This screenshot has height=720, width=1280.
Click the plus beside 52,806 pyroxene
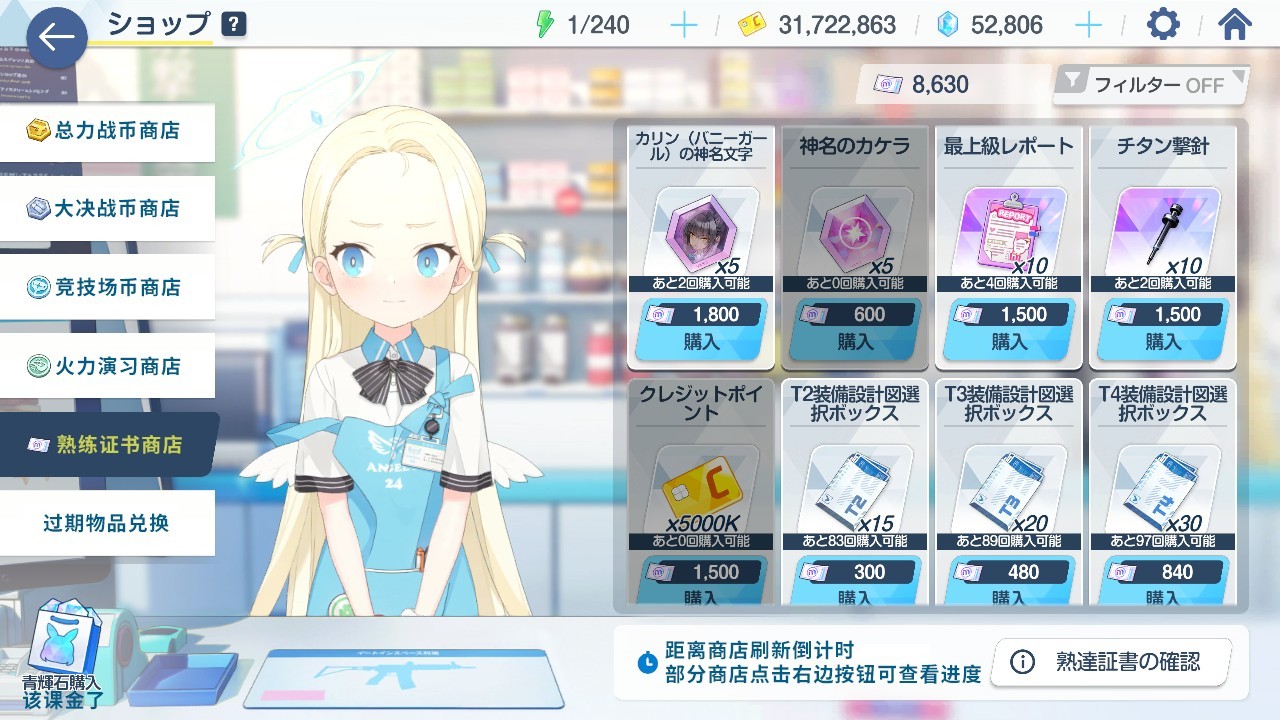click(x=1087, y=24)
